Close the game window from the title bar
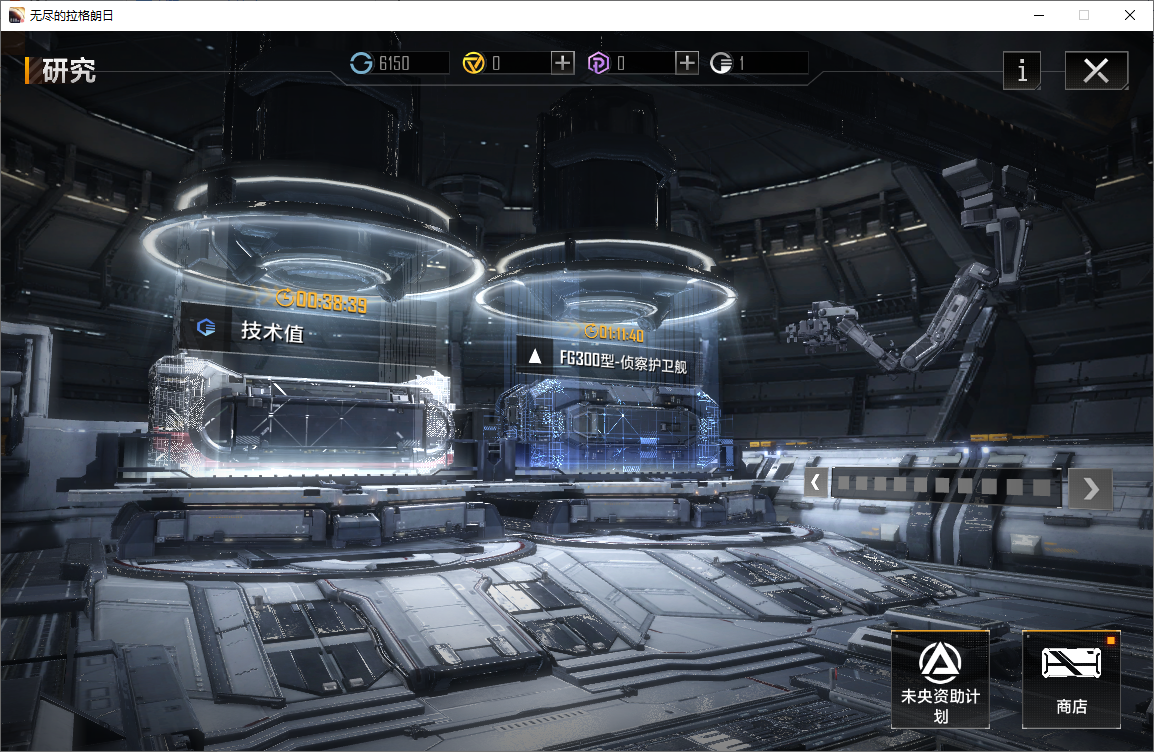 (x=1129, y=15)
